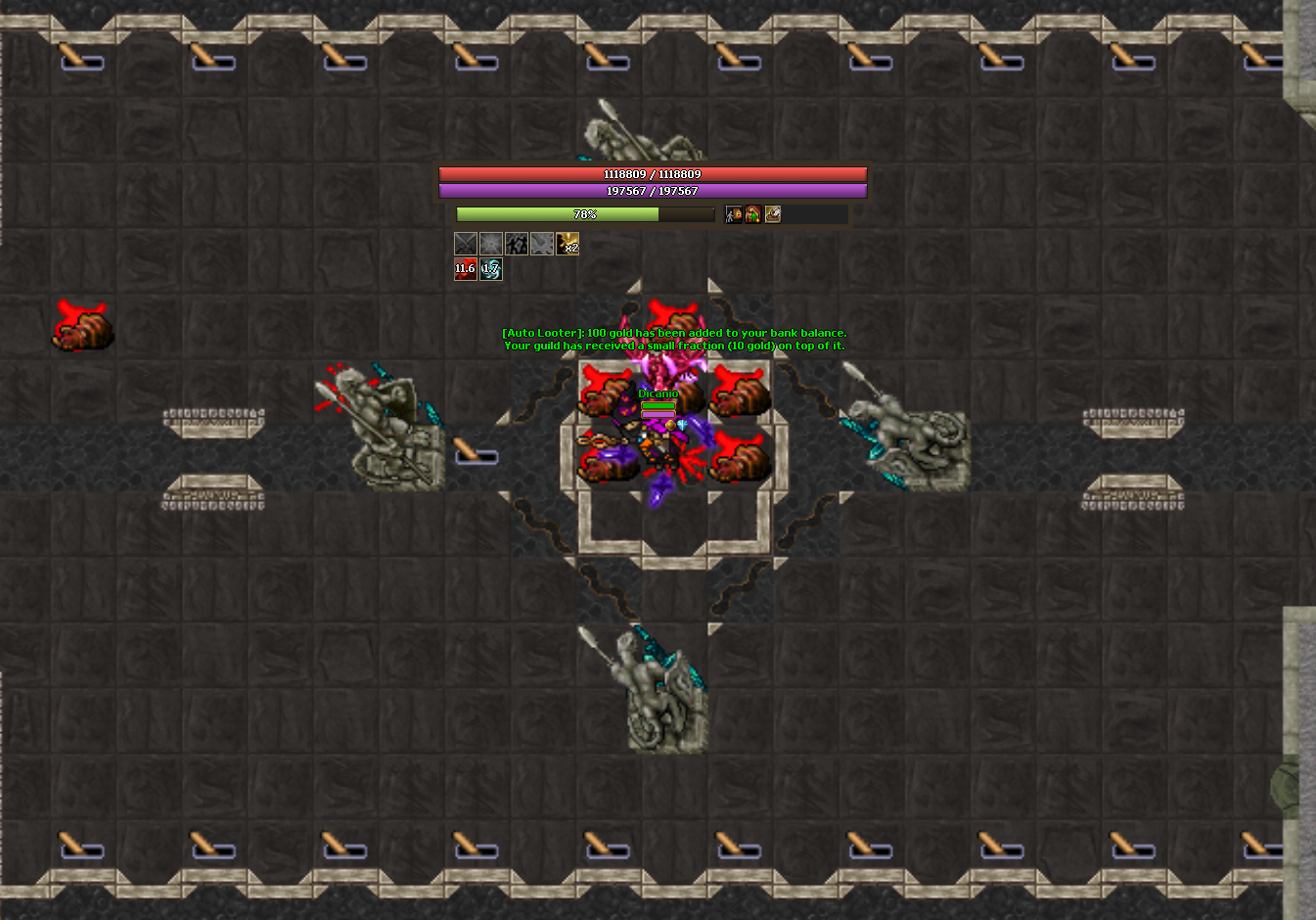Click the teal swirl cooldown icon
The height and width of the screenshot is (920, 1316).
click(491, 269)
